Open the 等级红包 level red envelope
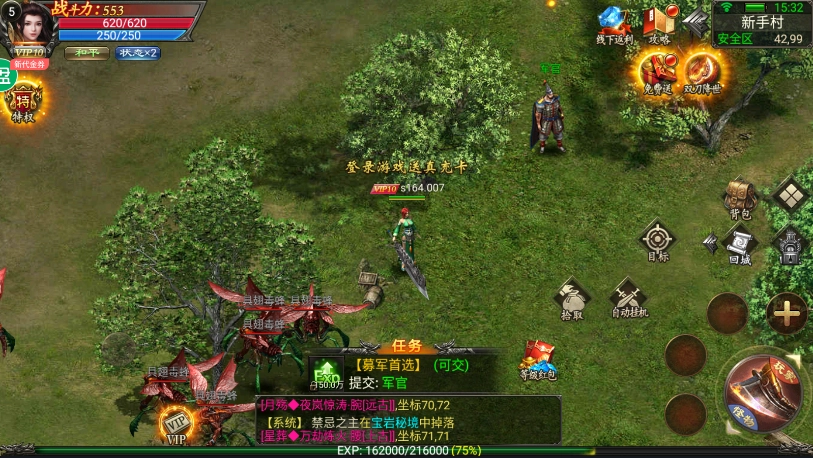The image size is (813, 458). pyautogui.click(x=537, y=360)
